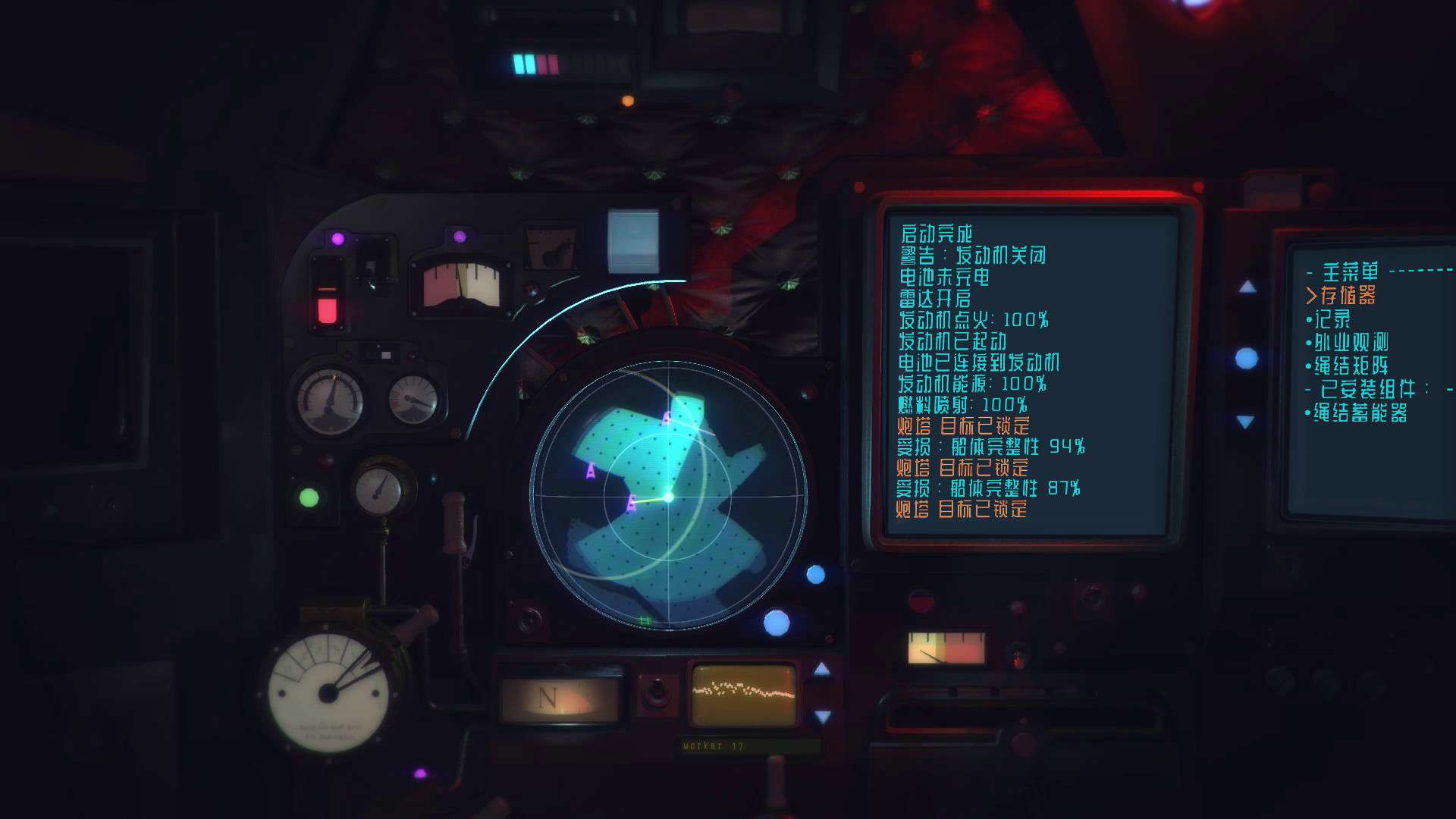Image resolution: width=1456 pixels, height=819 pixels.
Task: Push the large blue button below the radar
Action: 776,623
